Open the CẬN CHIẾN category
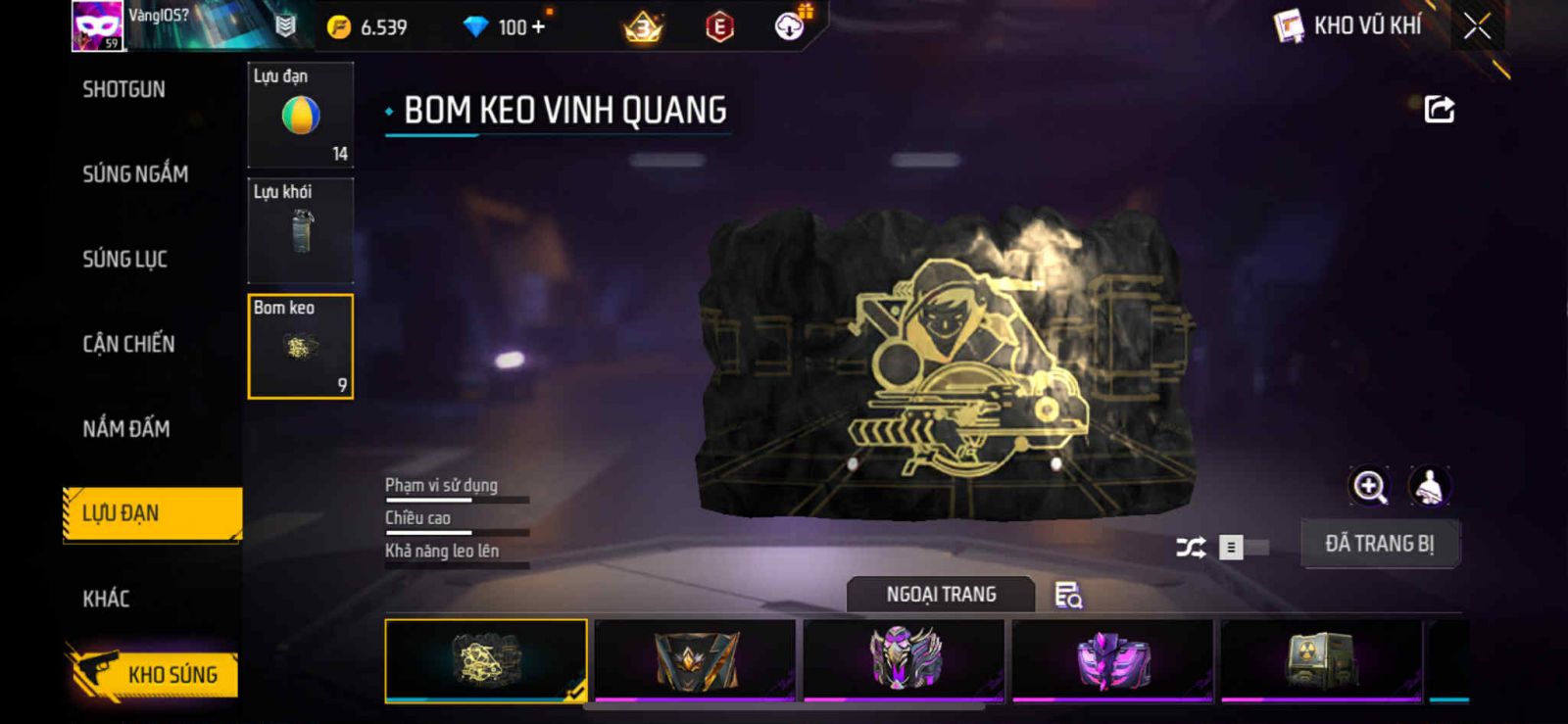The height and width of the screenshot is (724, 1568). (x=128, y=344)
